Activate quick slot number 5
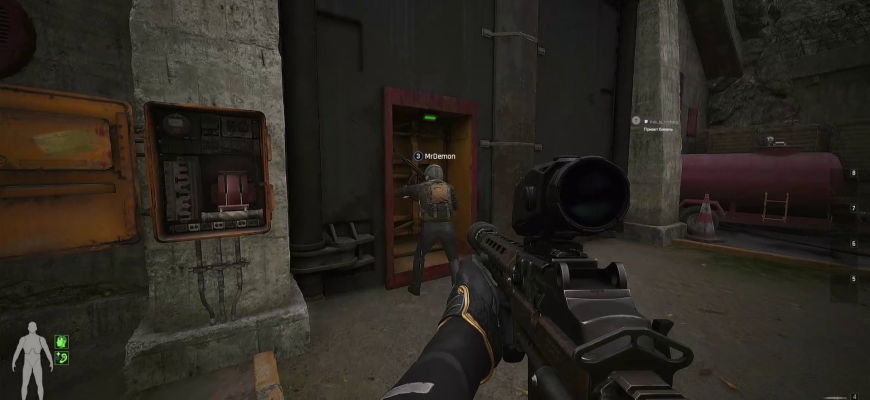 coord(853,278)
